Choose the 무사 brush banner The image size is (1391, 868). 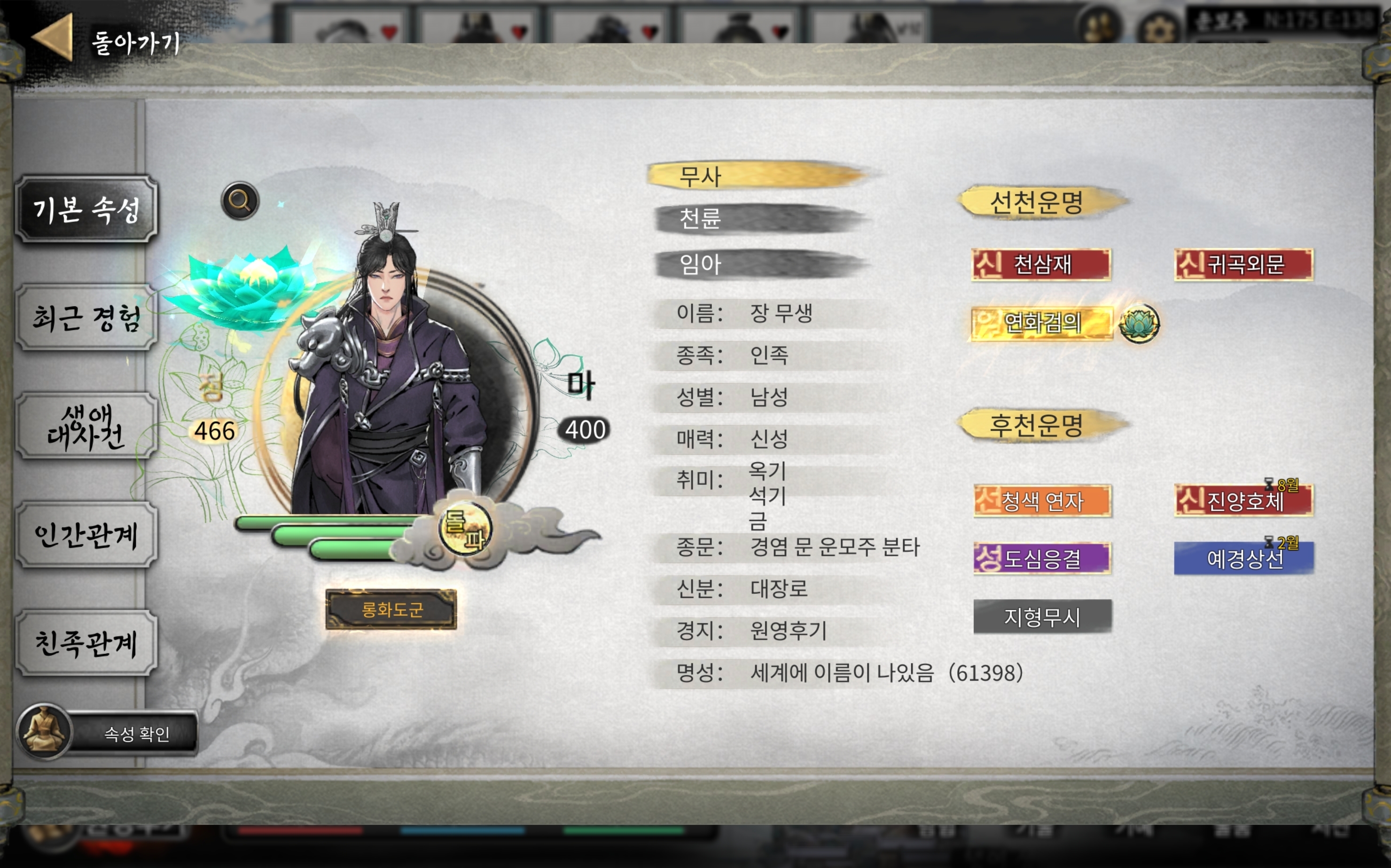click(757, 176)
